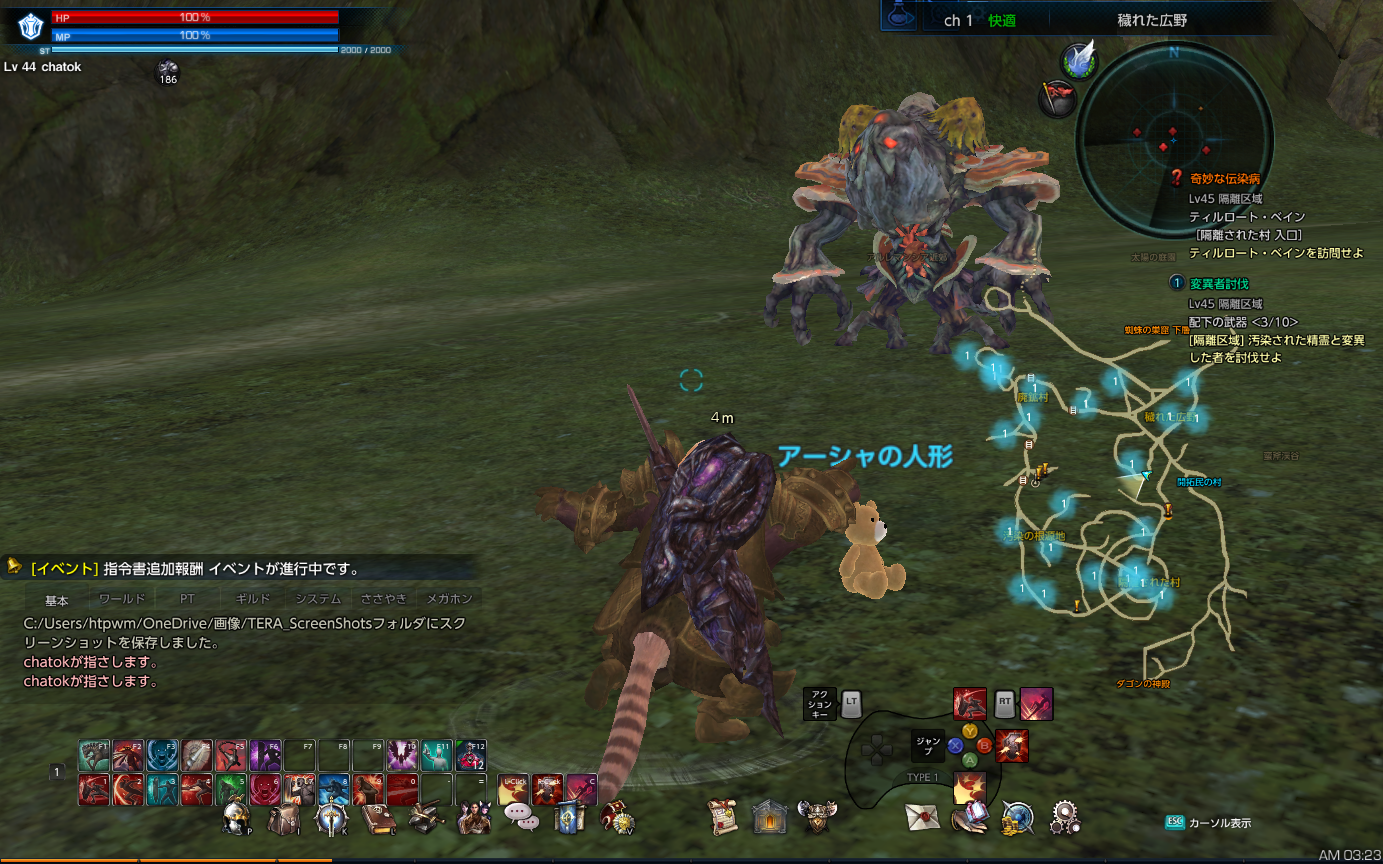Open the speech bubbles chat icon
Image resolution: width=1383 pixels, height=864 pixels.
tap(521, 818)
